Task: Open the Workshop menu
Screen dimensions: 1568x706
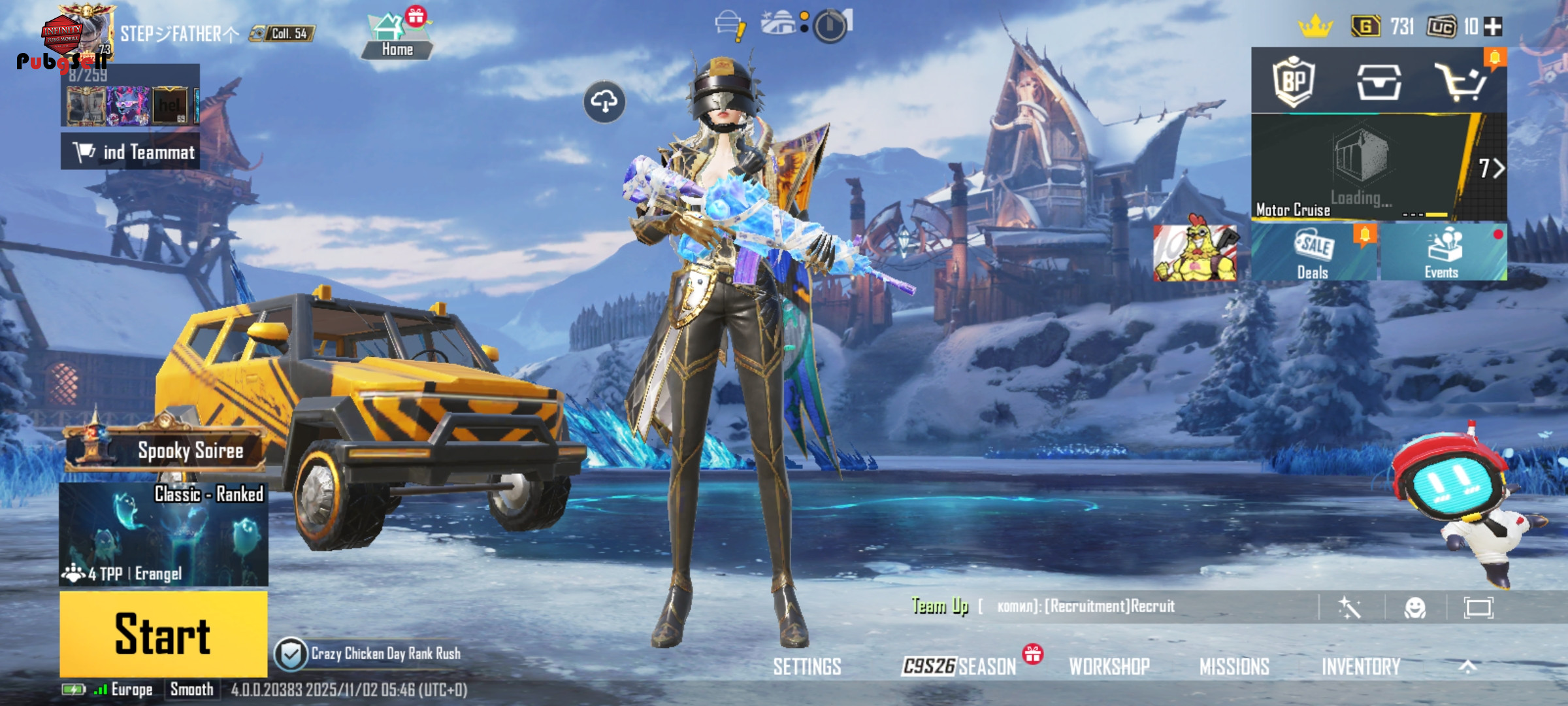Action: point(1109,666)
